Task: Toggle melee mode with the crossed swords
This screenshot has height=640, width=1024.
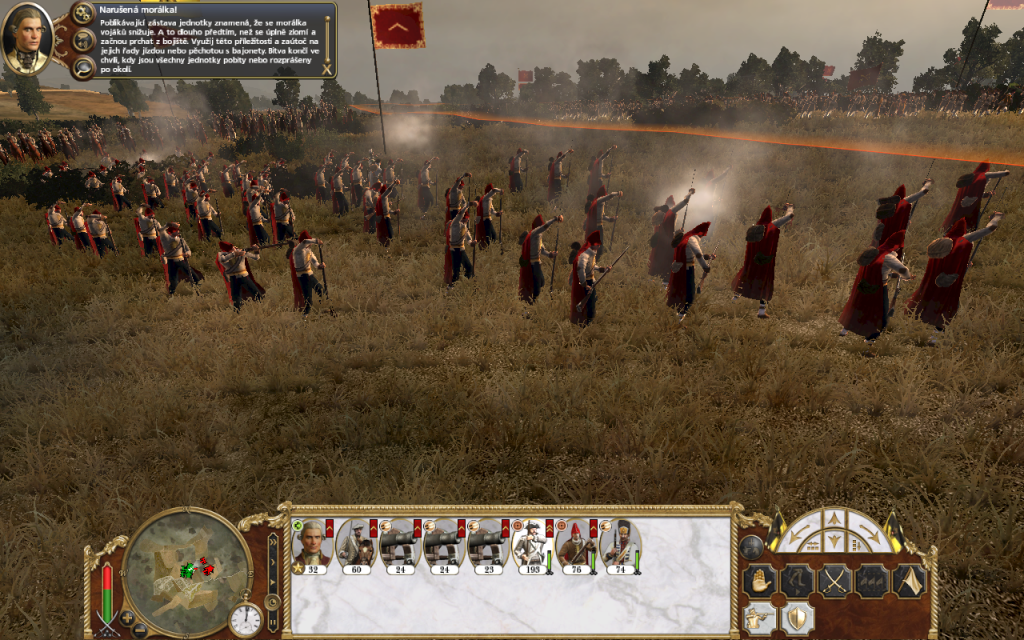Action: tap(833, 580)
